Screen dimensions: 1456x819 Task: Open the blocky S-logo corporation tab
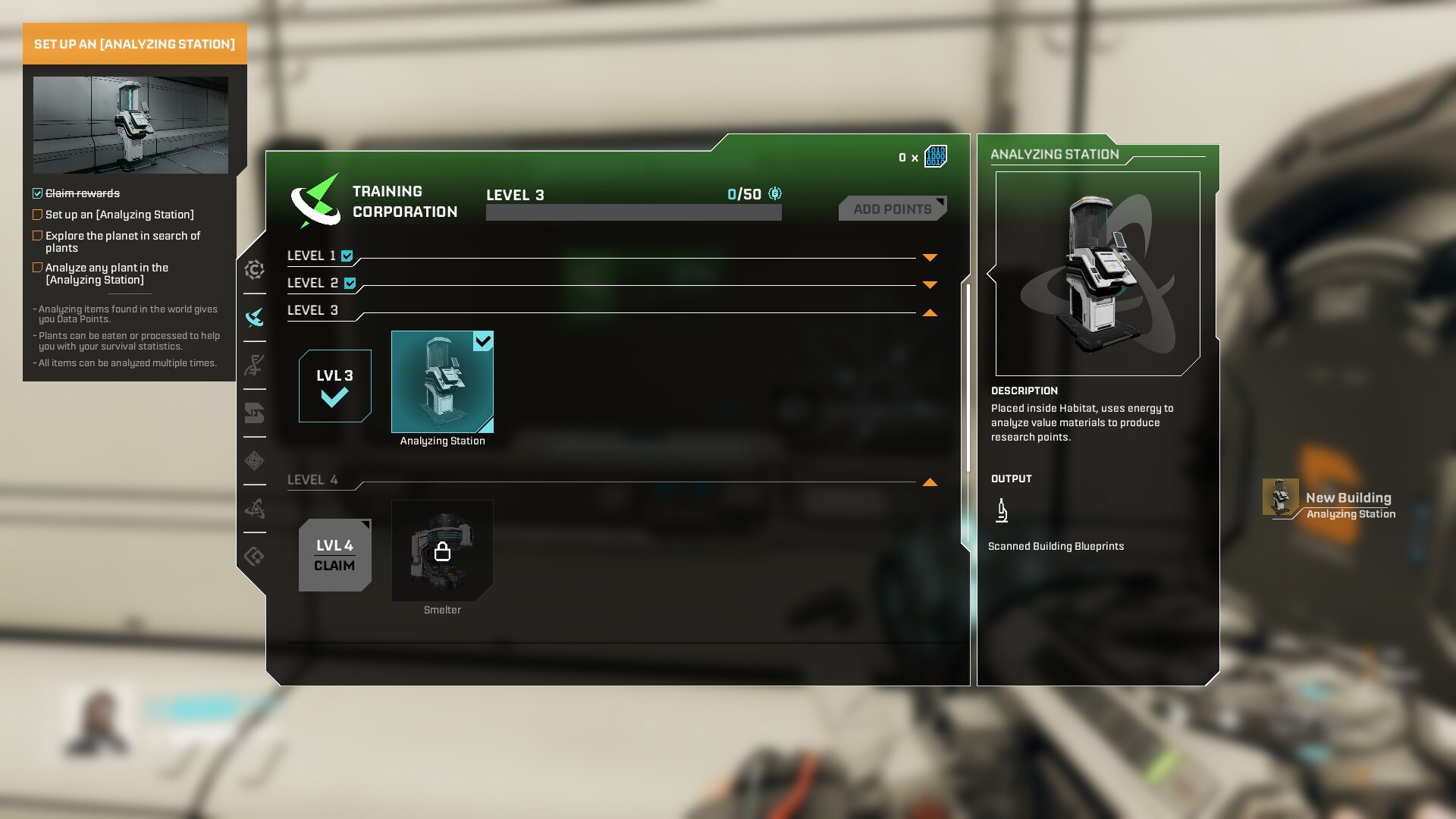[x=255, y=413]
